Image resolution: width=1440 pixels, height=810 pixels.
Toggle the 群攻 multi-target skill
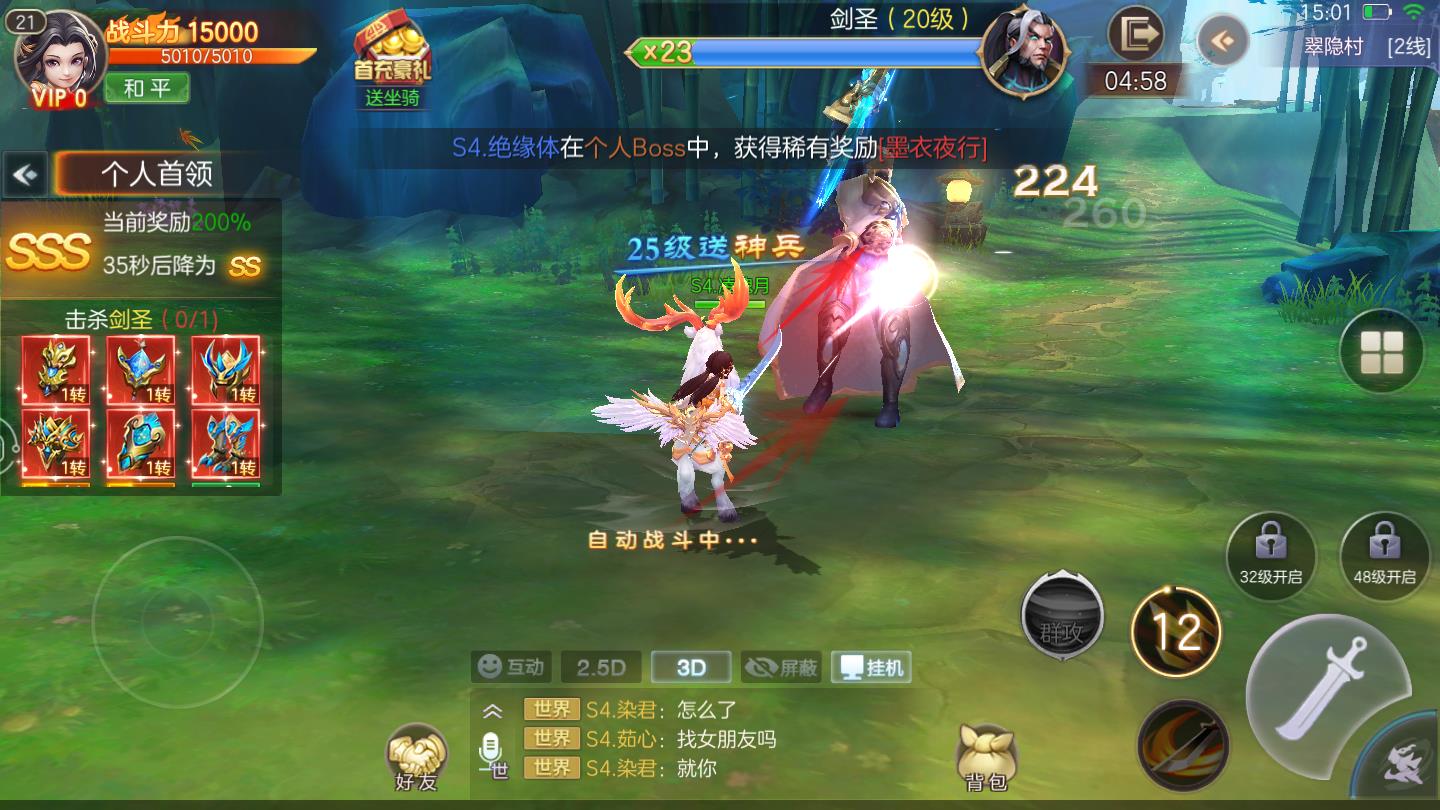[x=1062, y=615]
